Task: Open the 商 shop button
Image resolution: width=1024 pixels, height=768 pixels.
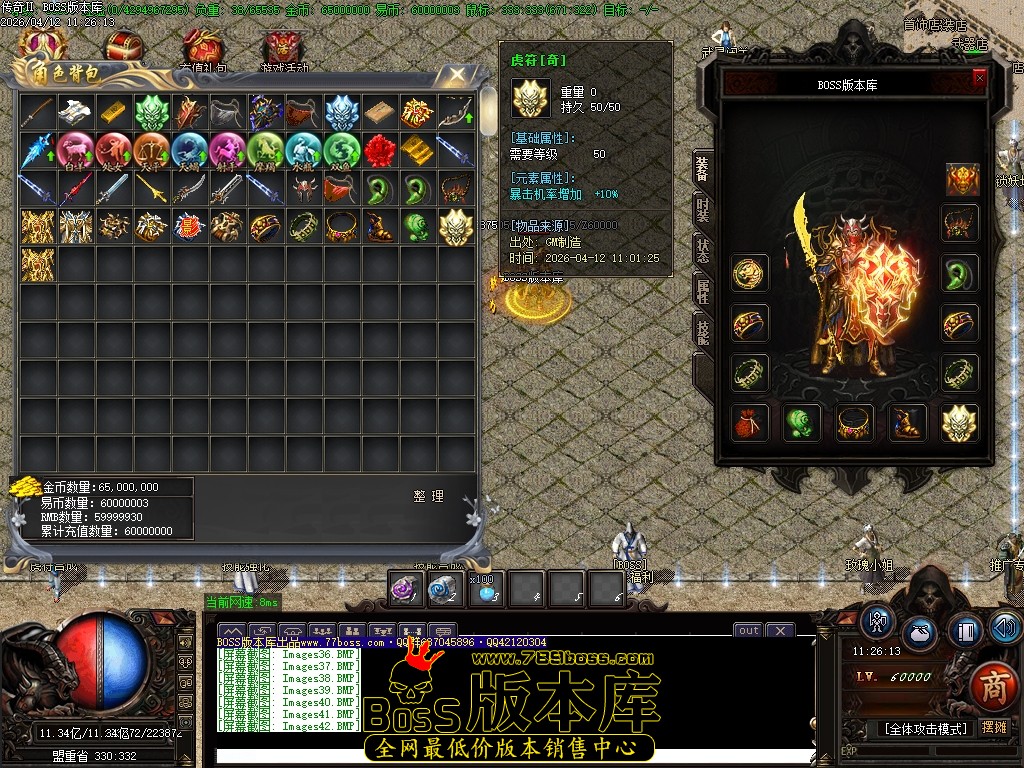Action: (992, 686)
